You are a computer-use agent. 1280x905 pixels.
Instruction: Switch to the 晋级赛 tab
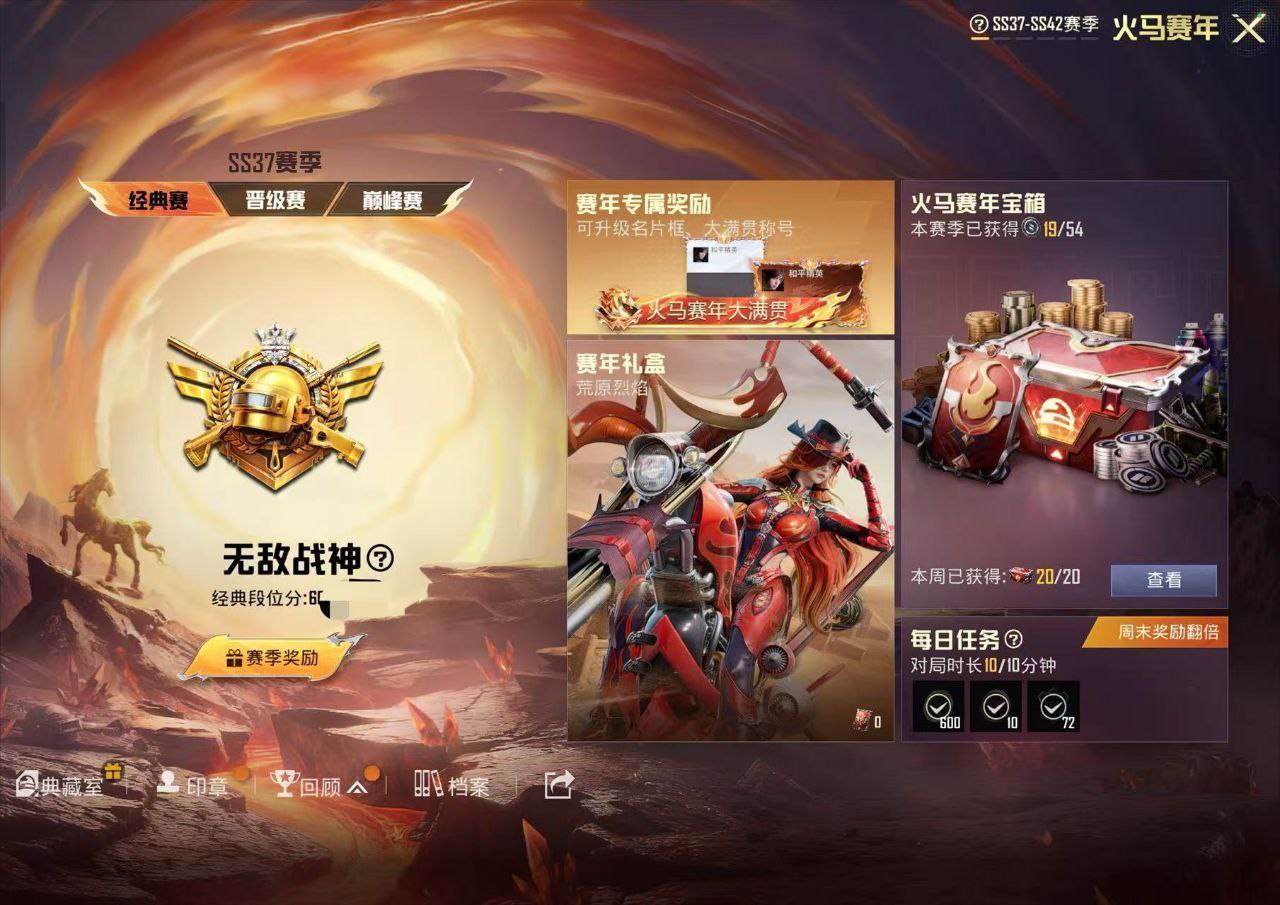click(273, 198)
